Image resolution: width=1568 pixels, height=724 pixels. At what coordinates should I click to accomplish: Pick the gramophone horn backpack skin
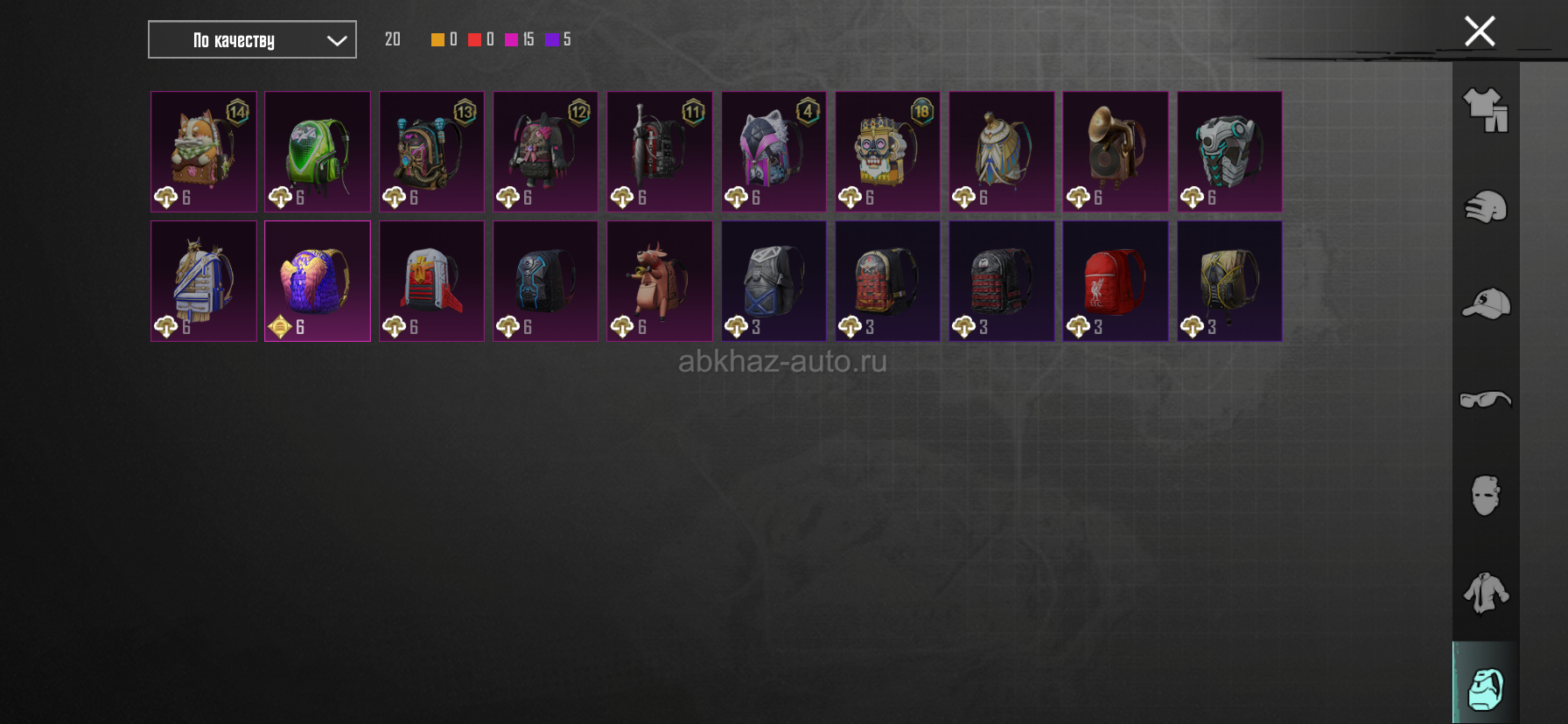coord(1115,151)
